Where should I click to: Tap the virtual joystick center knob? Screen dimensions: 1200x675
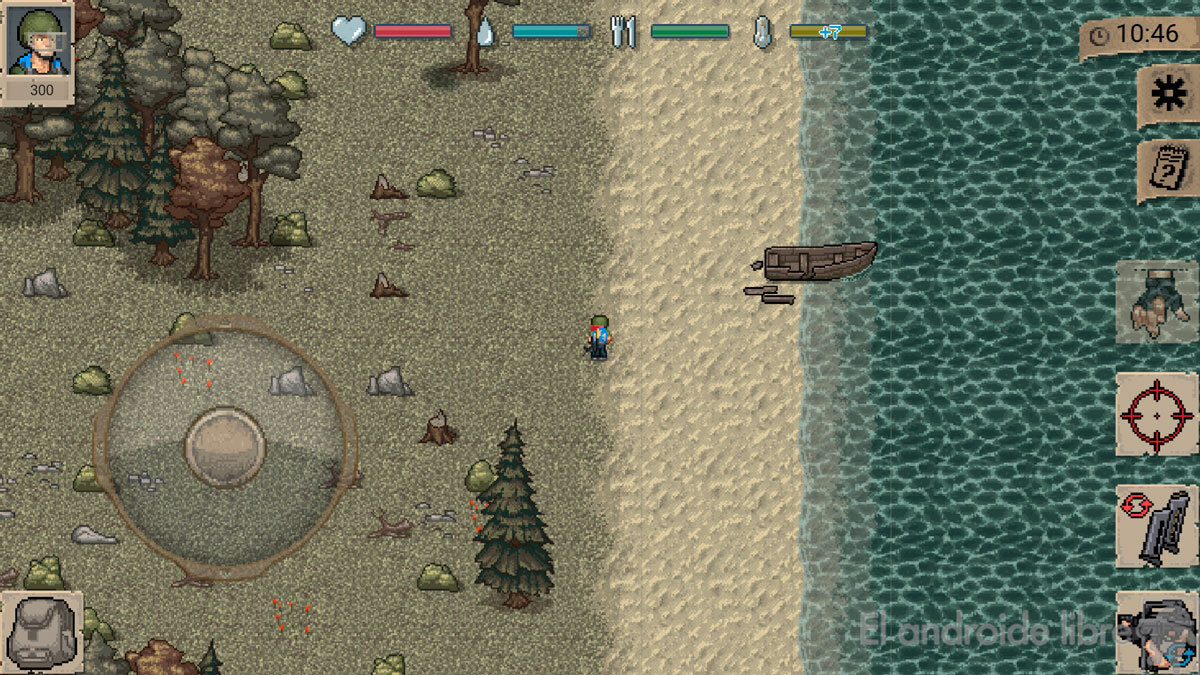click(x=225, y=446)
